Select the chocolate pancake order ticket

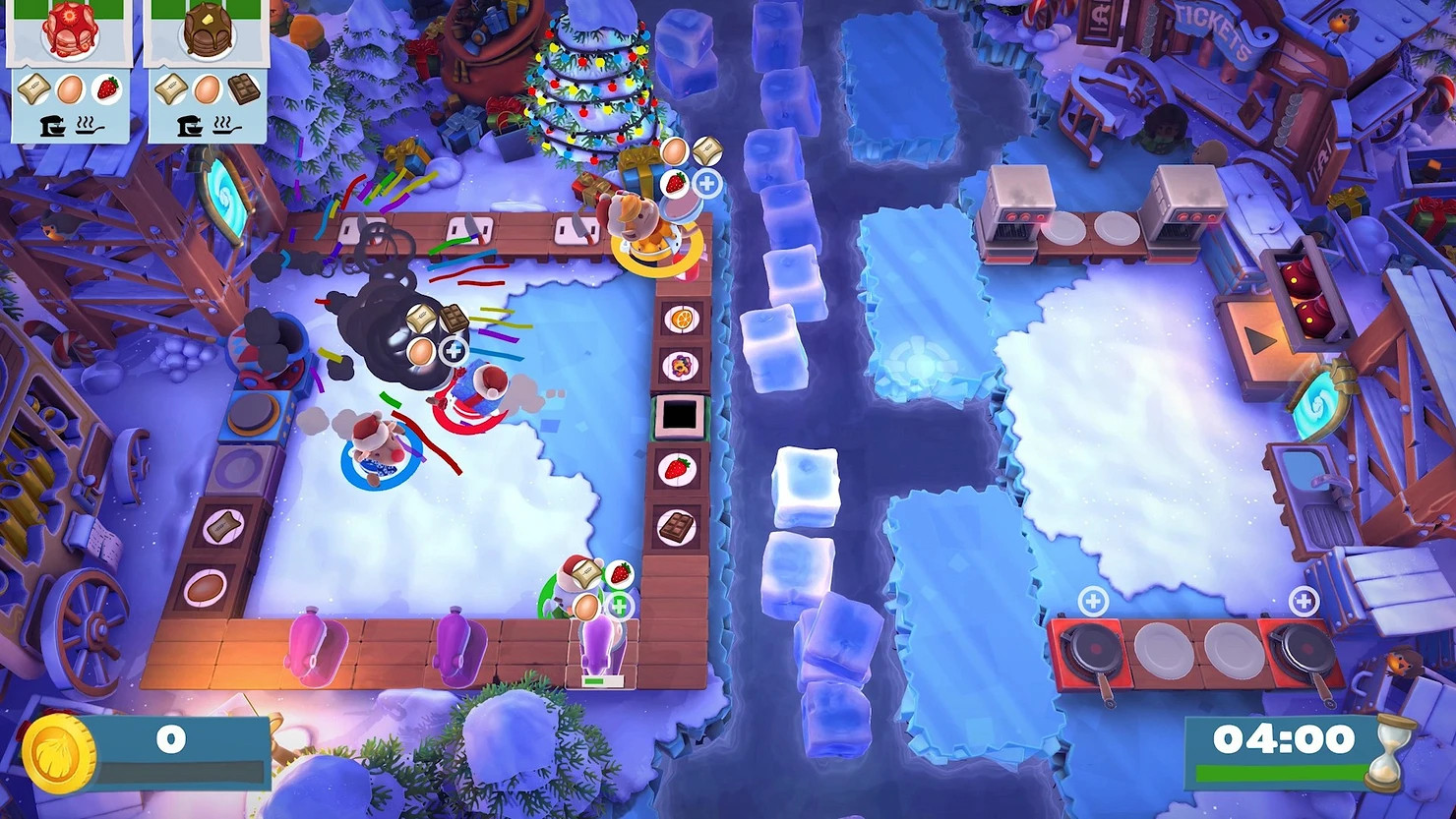click(x=205, y=69)
